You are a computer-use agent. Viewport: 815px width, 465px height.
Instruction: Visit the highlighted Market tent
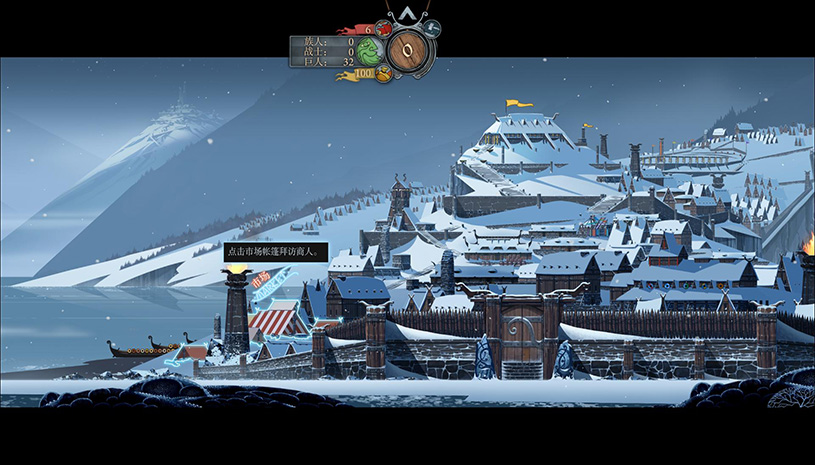(x=278, y=319)
